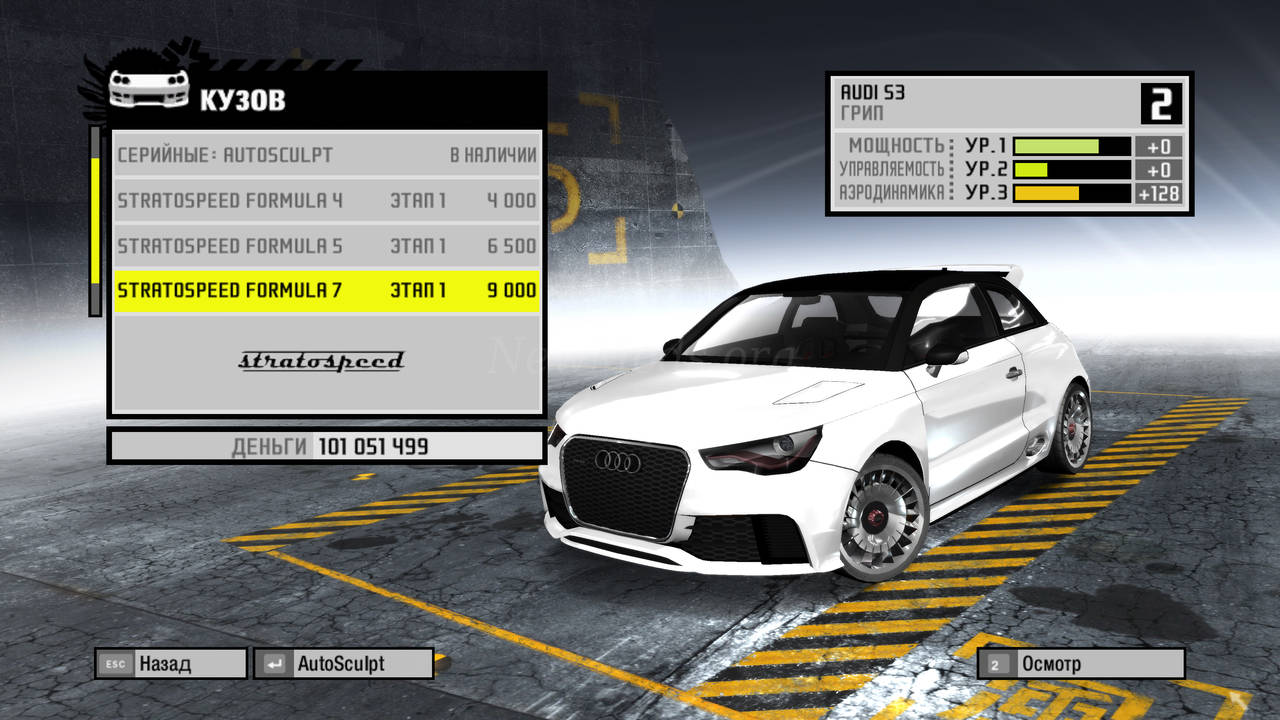Viewport: 1280px width, 720px height.
Task: Activate the Осмотр view button
Action: 1080,663
